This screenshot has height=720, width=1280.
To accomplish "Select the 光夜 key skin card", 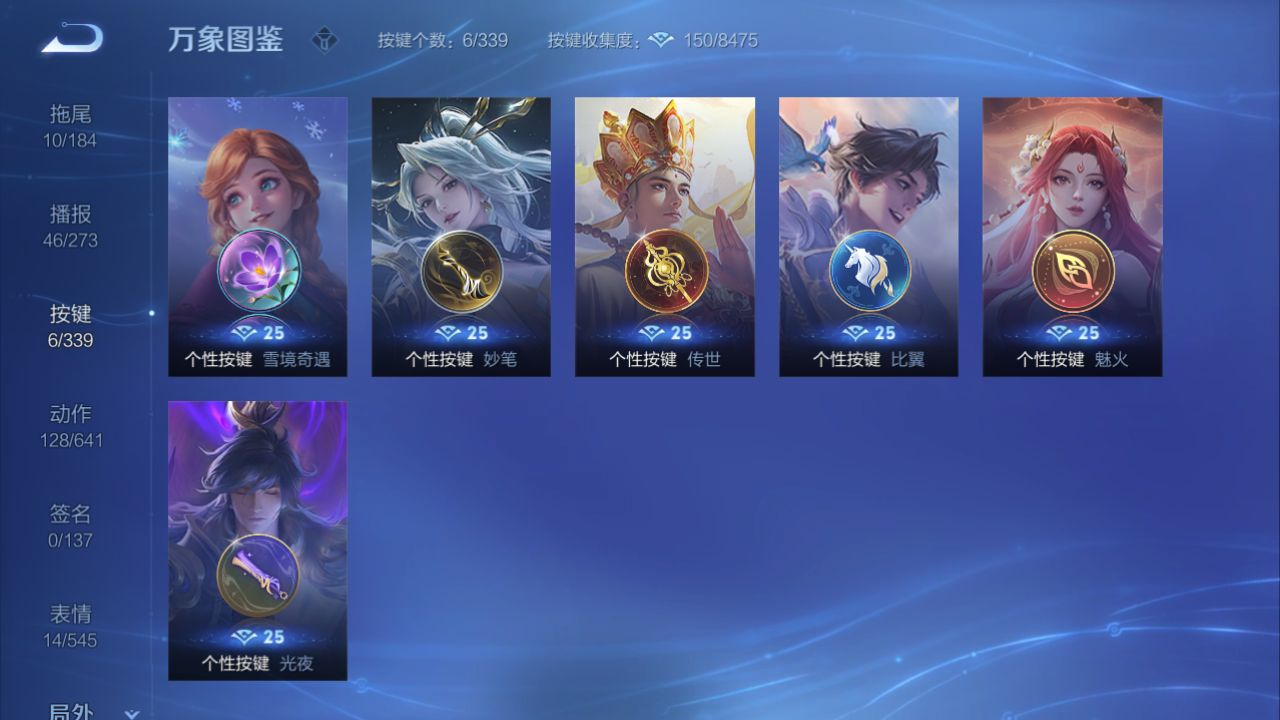I will click(258, 540).
